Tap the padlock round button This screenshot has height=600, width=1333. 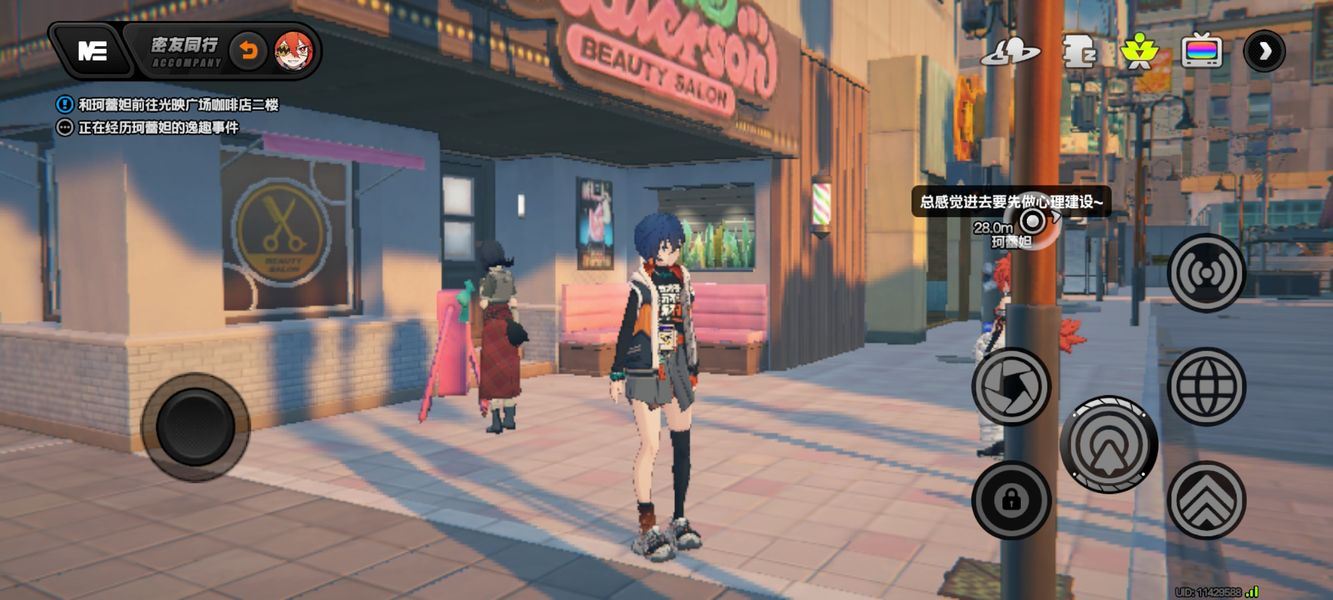point(1011,500)
